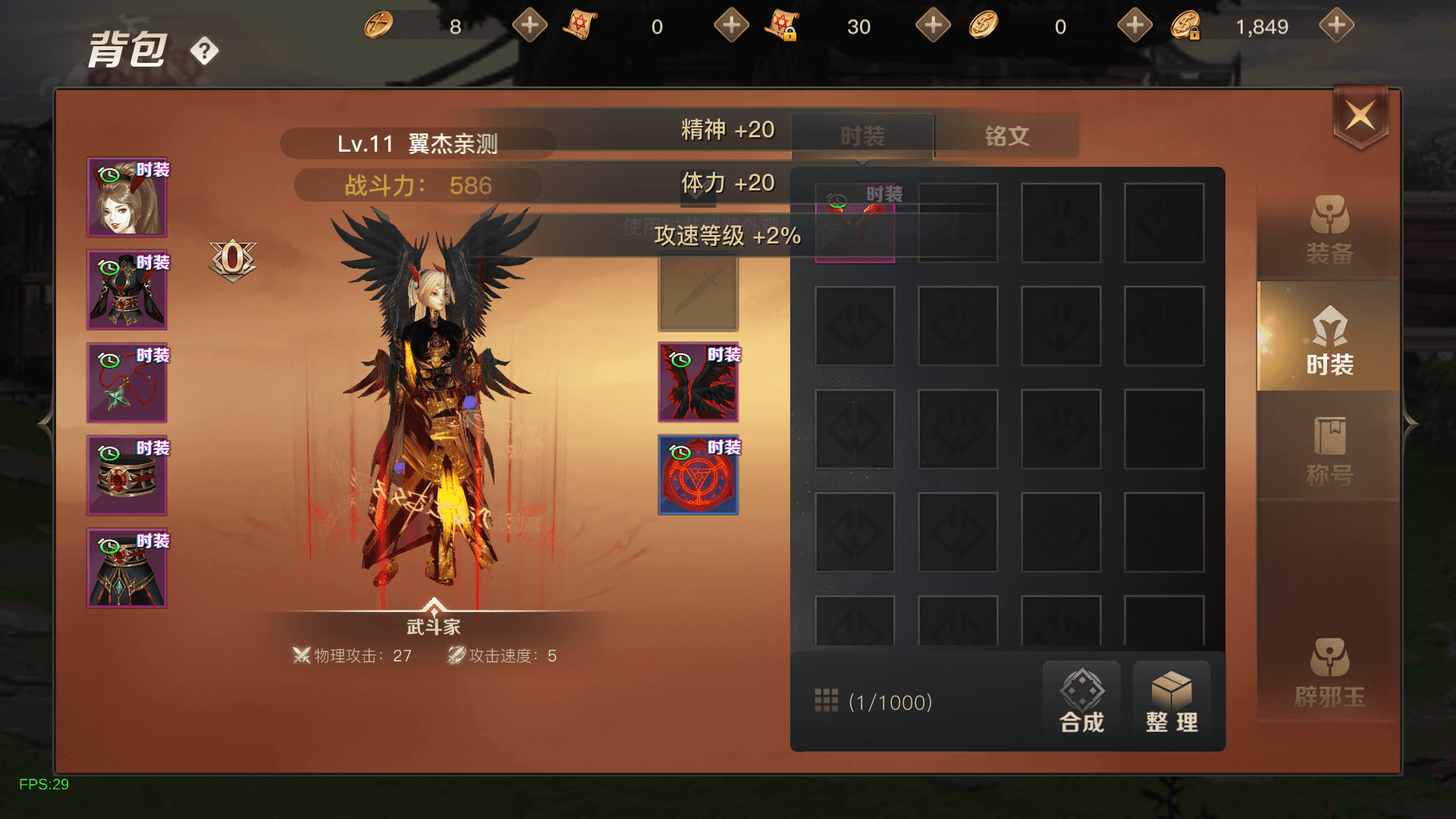Screen dimensions: 1456x819
Task: Sort items with the 整理 button
Action: tap(1172, 701)
